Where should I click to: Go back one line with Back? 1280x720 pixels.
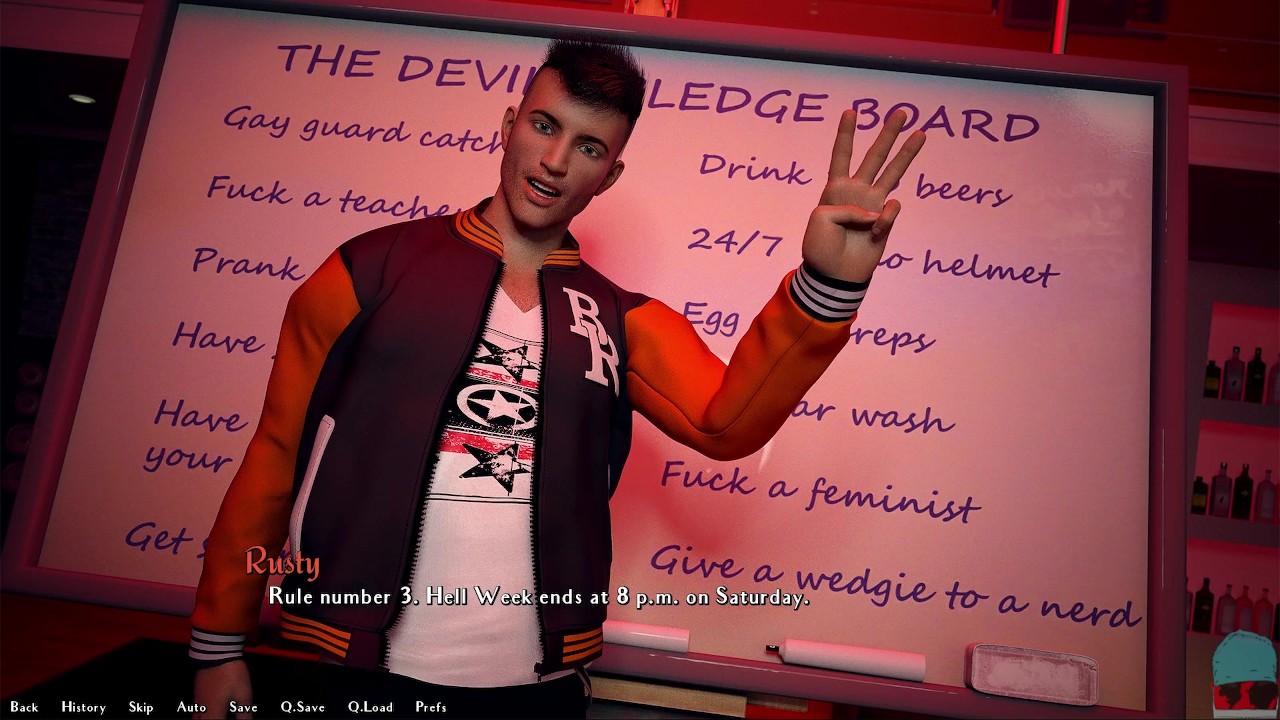coord(24,707)
